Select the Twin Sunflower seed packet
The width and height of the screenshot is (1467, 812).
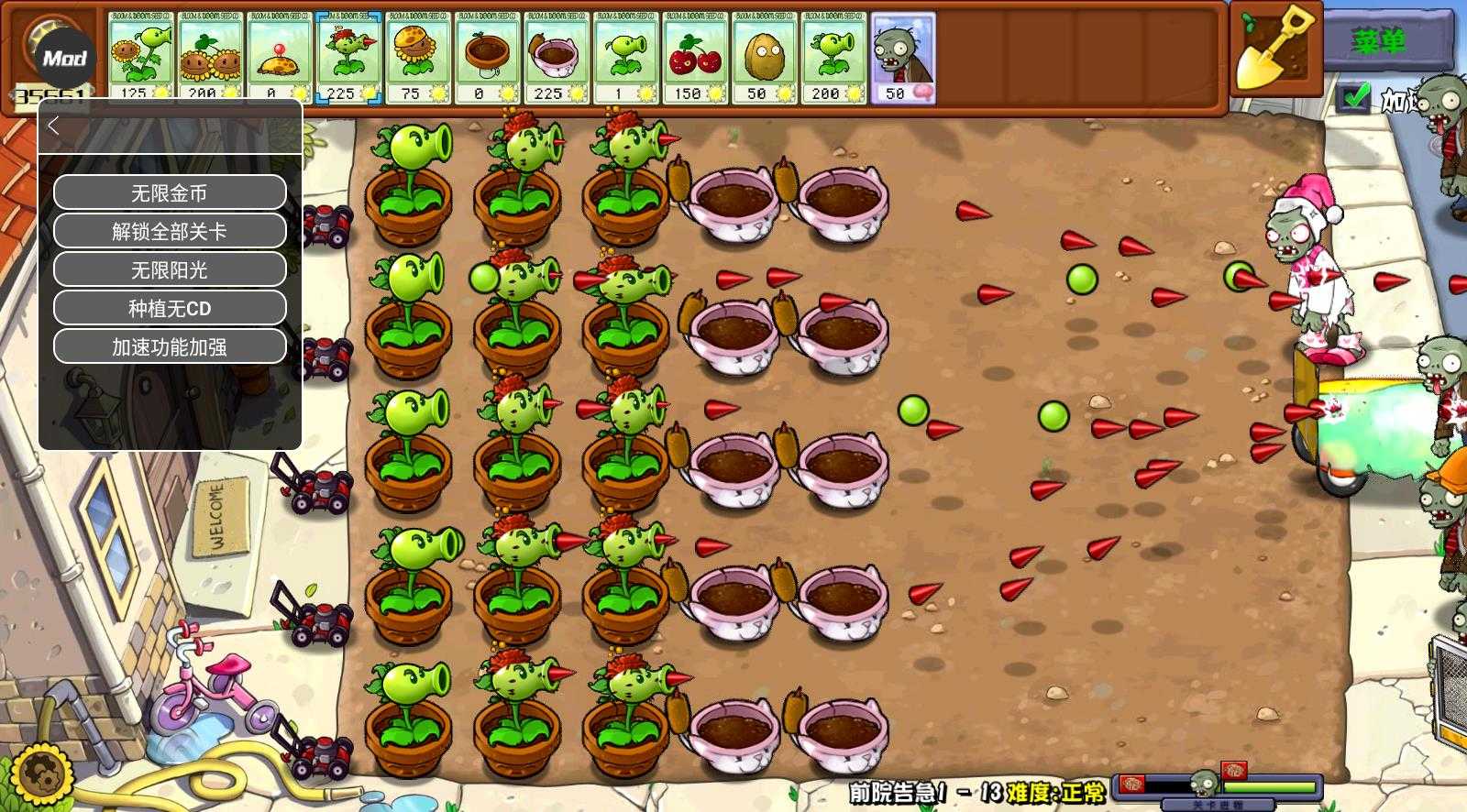click(210, 57)
